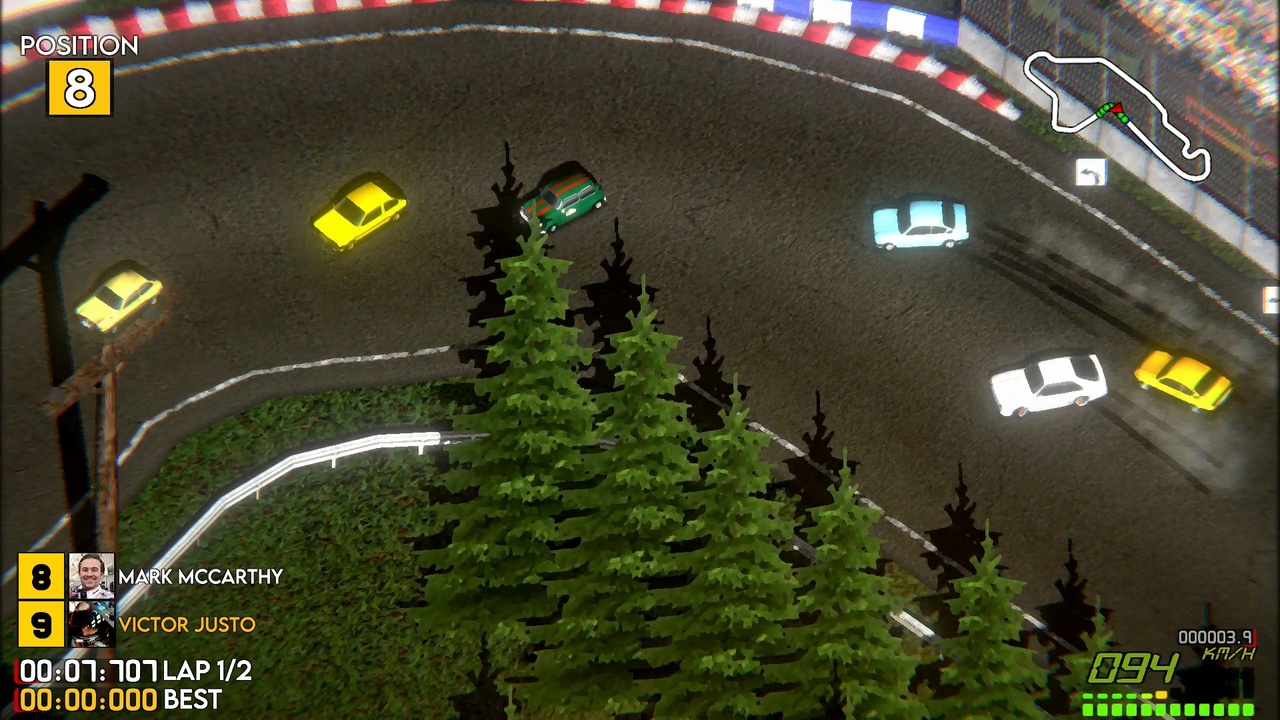Select the curved arrow corner warning icon
Image resolution: width=1280 pixels, height=720 pixels.
(1091, 172)
